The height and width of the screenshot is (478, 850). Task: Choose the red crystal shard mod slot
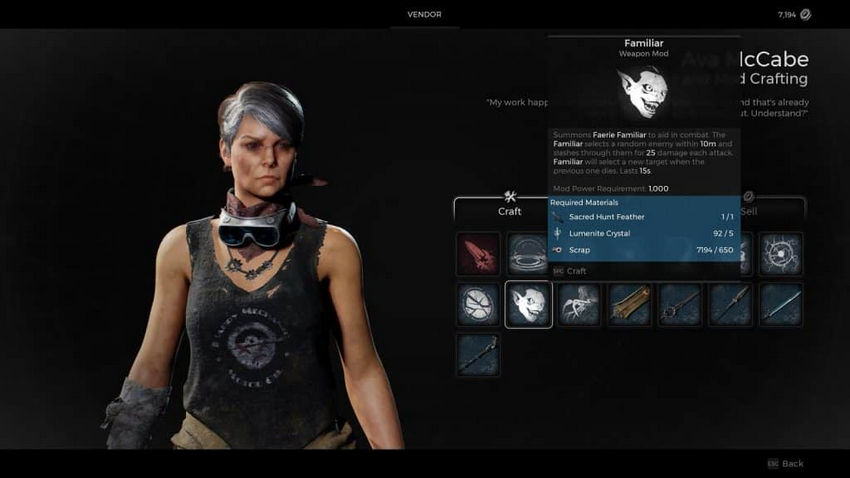coord(478,254)
